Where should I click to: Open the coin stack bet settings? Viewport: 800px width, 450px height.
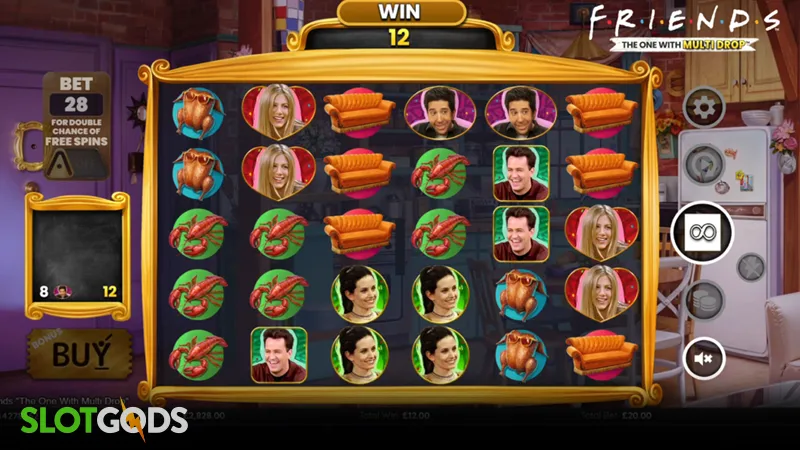coord(705,299)
